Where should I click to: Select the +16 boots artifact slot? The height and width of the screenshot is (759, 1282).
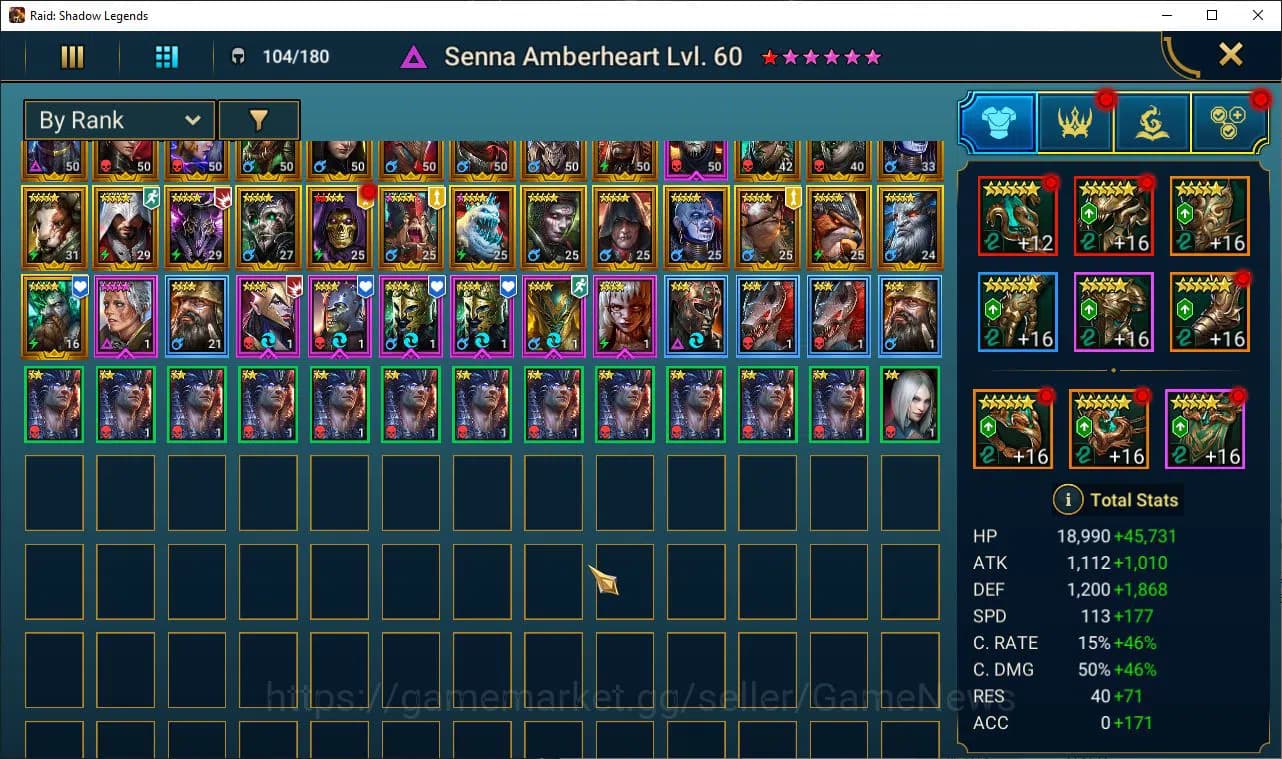[x=1209, y=311]
